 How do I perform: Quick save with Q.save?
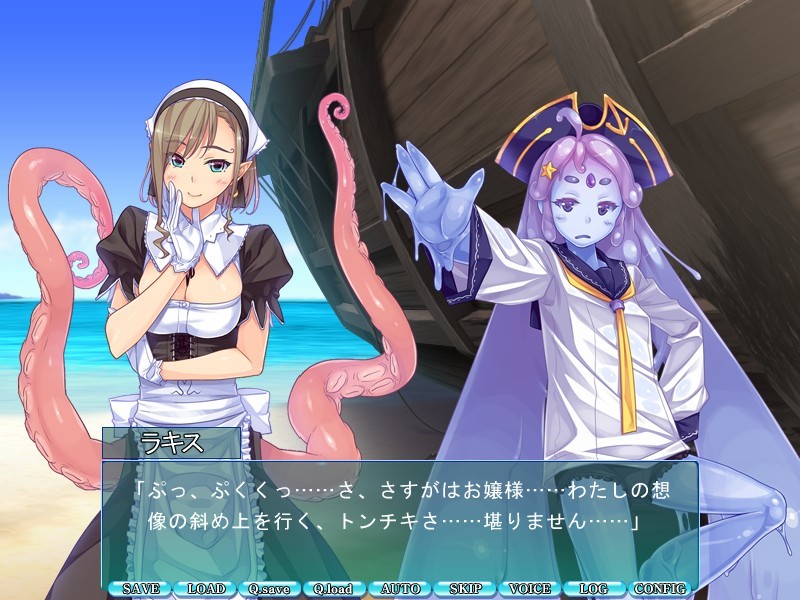coord(270,589)
